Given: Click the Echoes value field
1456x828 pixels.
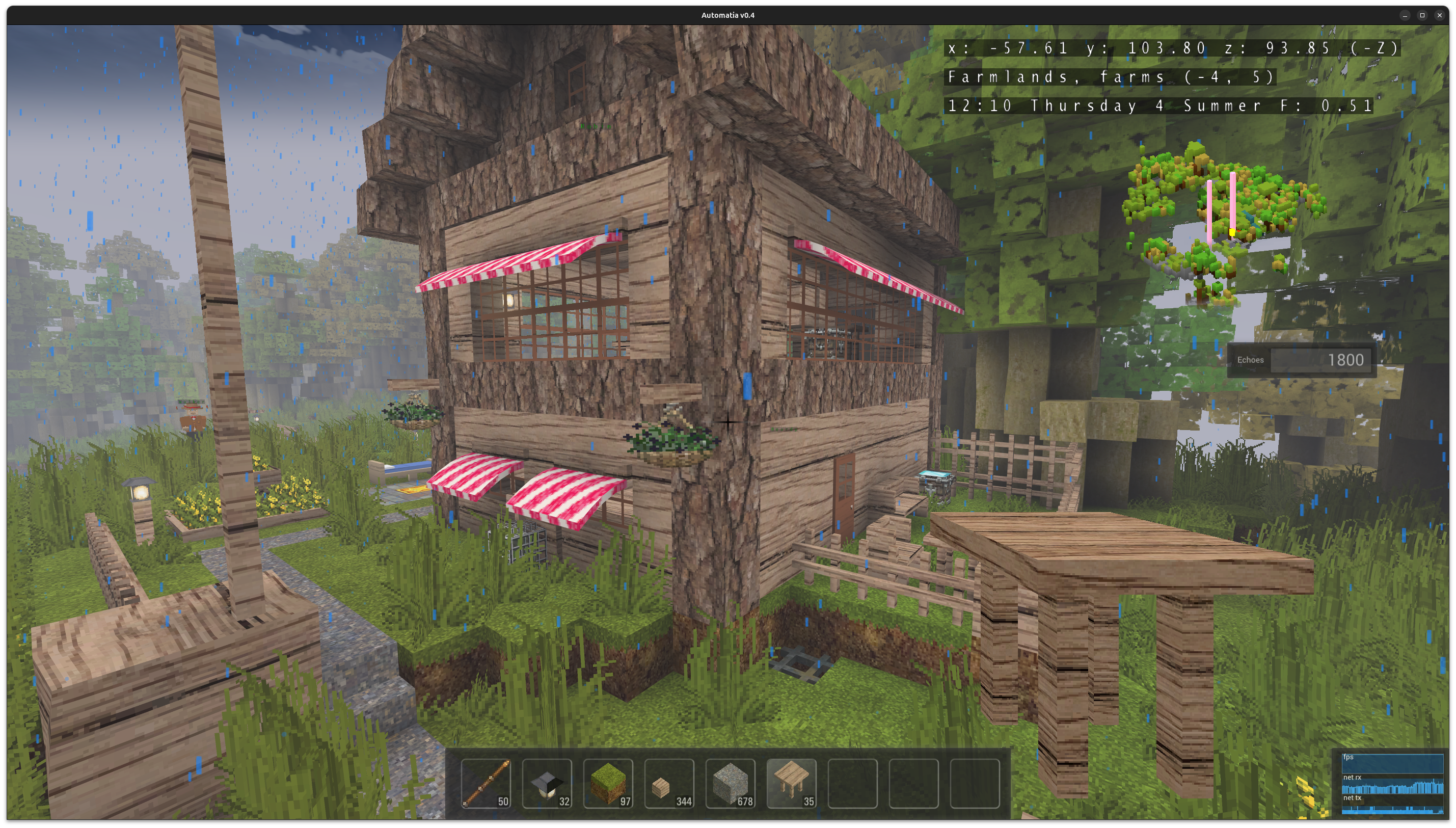Looking at the screenshot, I should tap(1320, 360).
